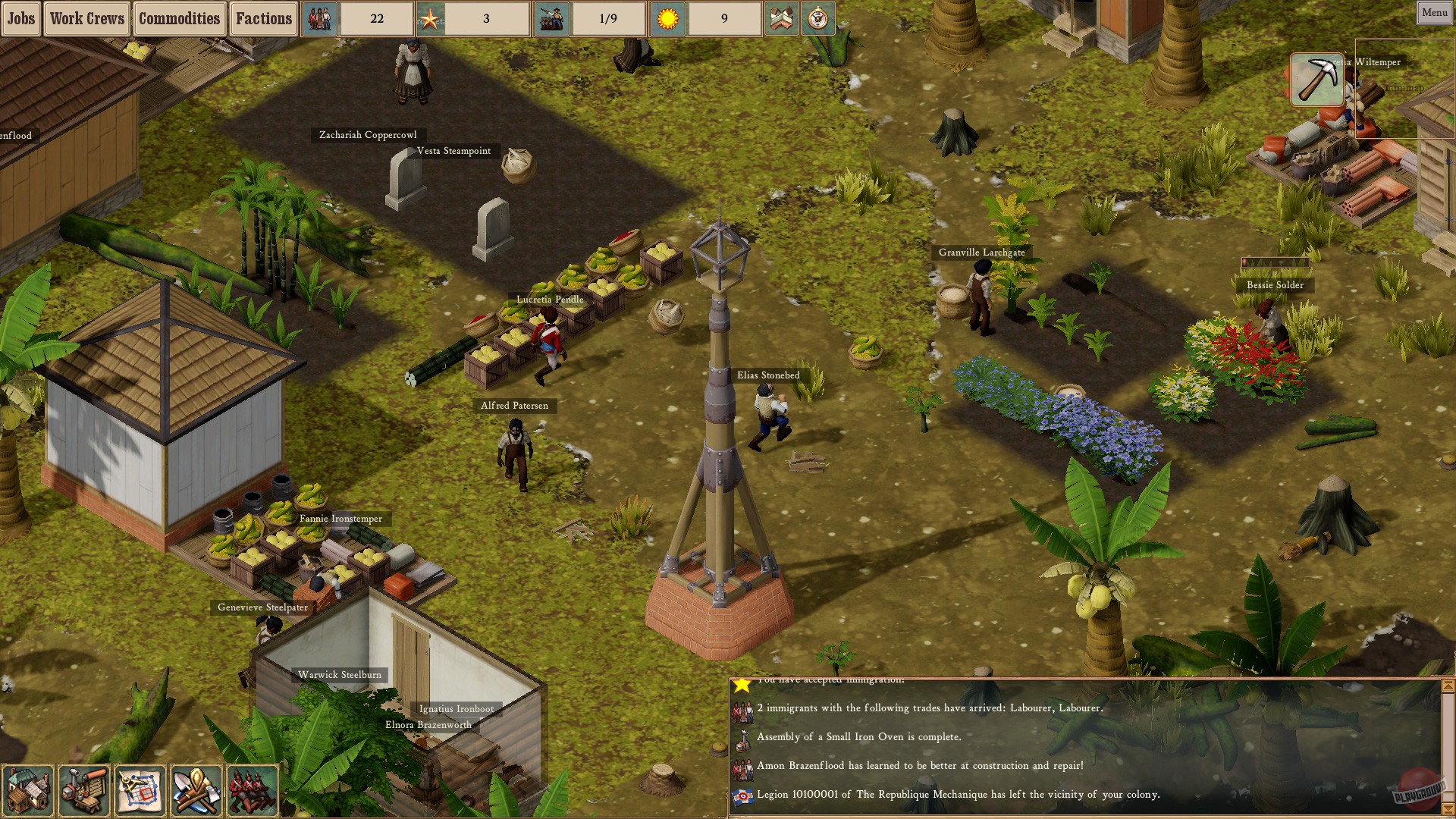Viewport: 1456px width, 819px height.
Task: Select the blueprint zoning tool icon
Action: 140,791
